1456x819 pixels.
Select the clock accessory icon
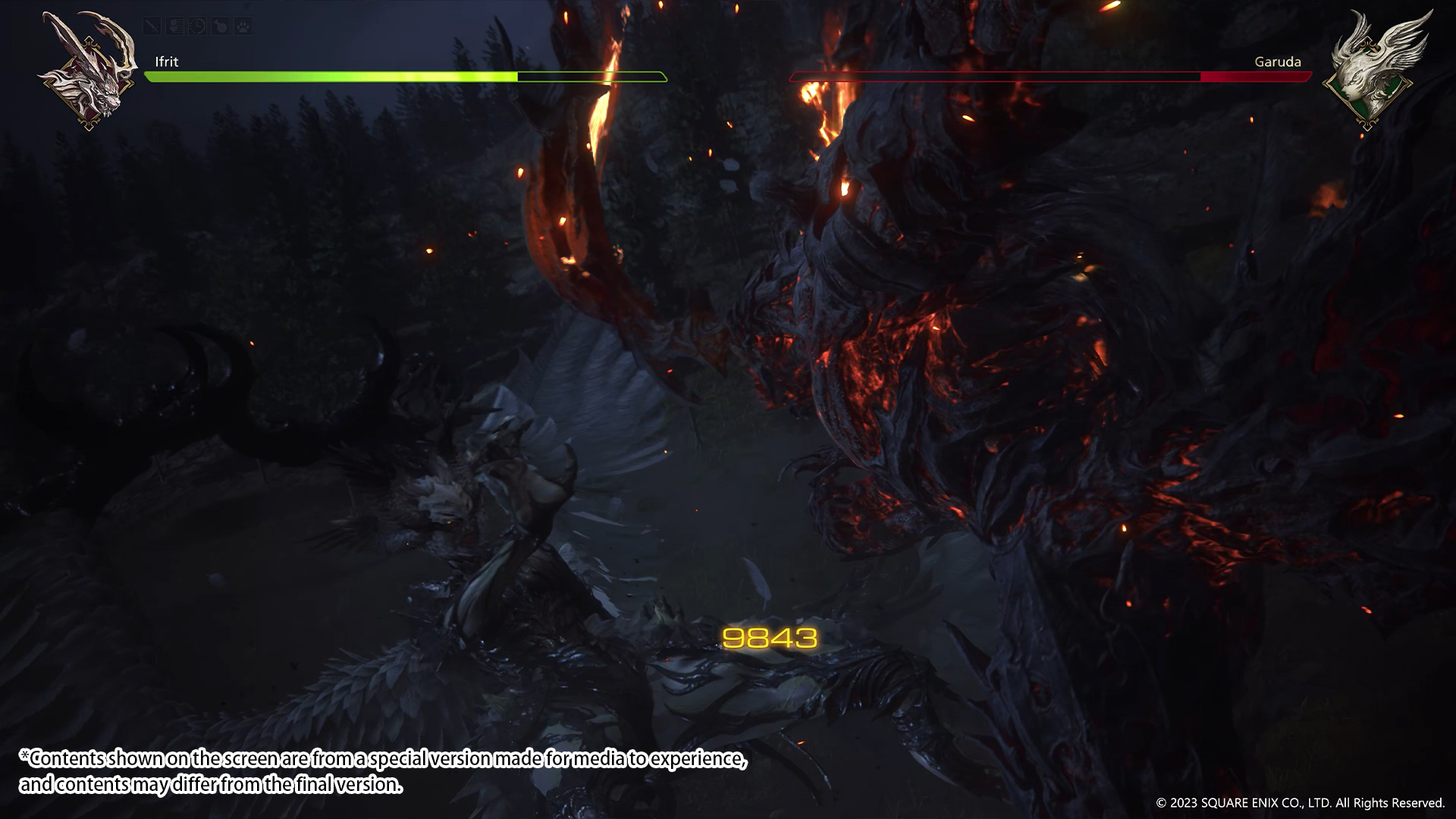click(197, 27)
